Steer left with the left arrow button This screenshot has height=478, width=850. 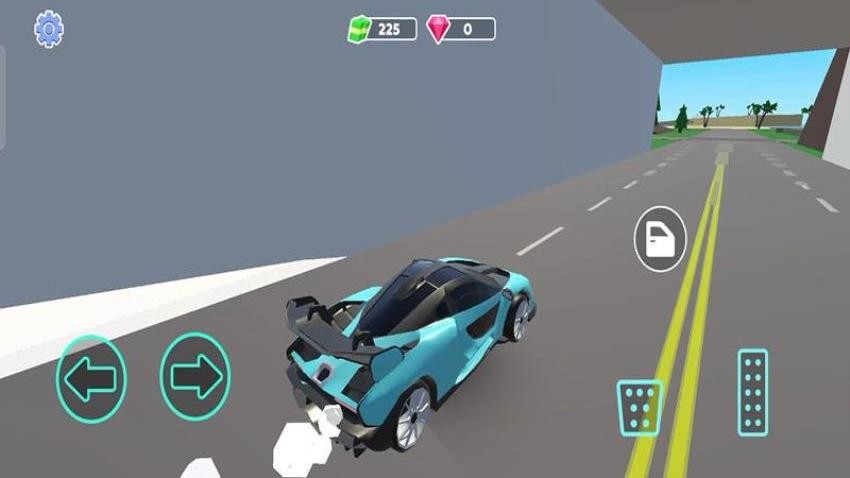click(x=91, y=377)
